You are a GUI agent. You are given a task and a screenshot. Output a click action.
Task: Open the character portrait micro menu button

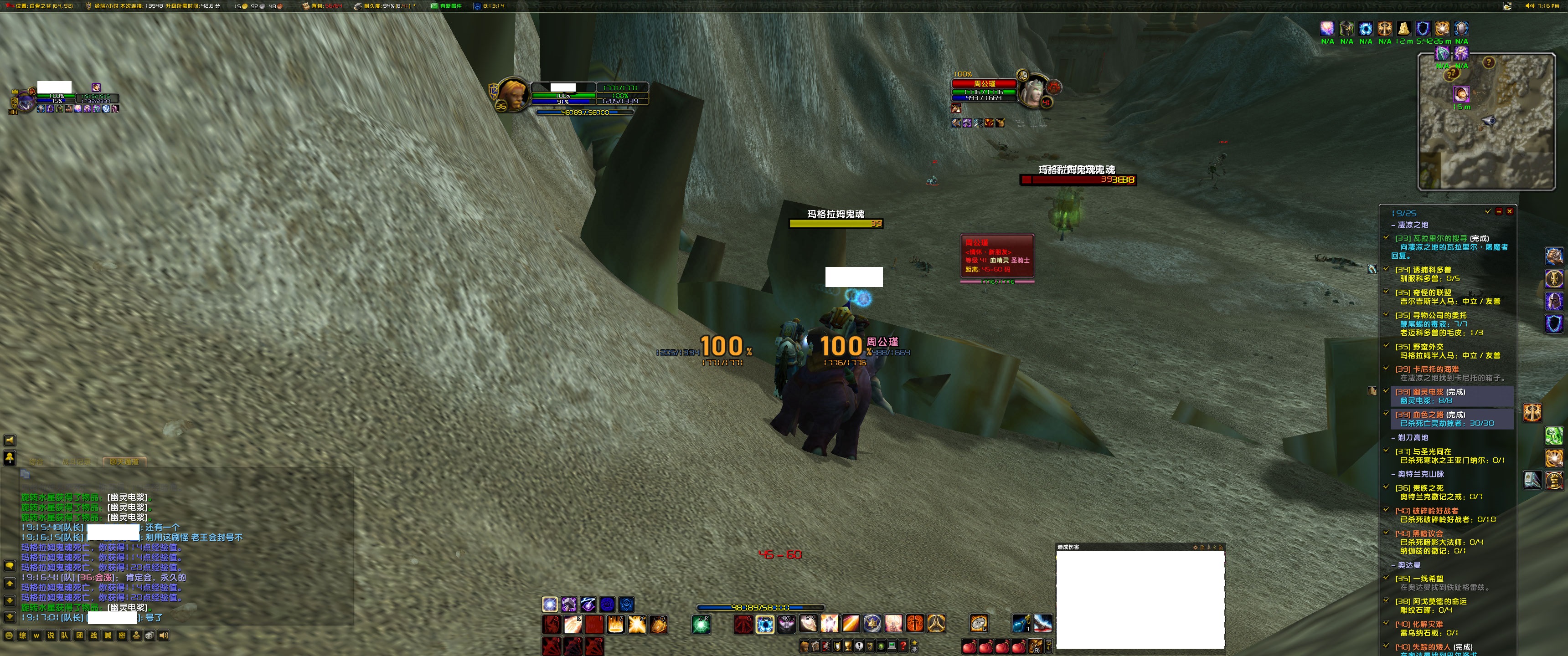(x=805, y=646)
